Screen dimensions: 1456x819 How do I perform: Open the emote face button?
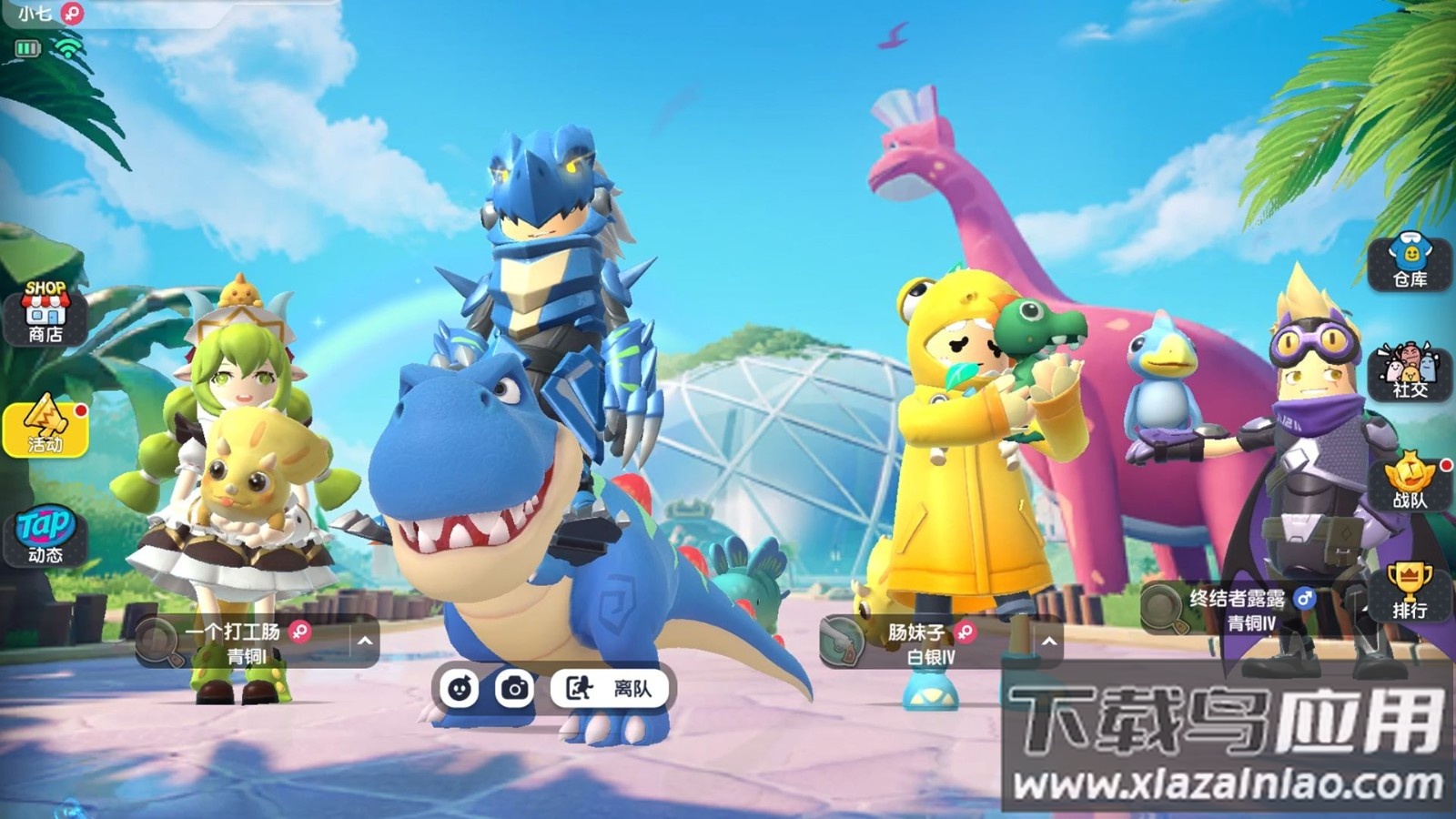pos(460,689)
